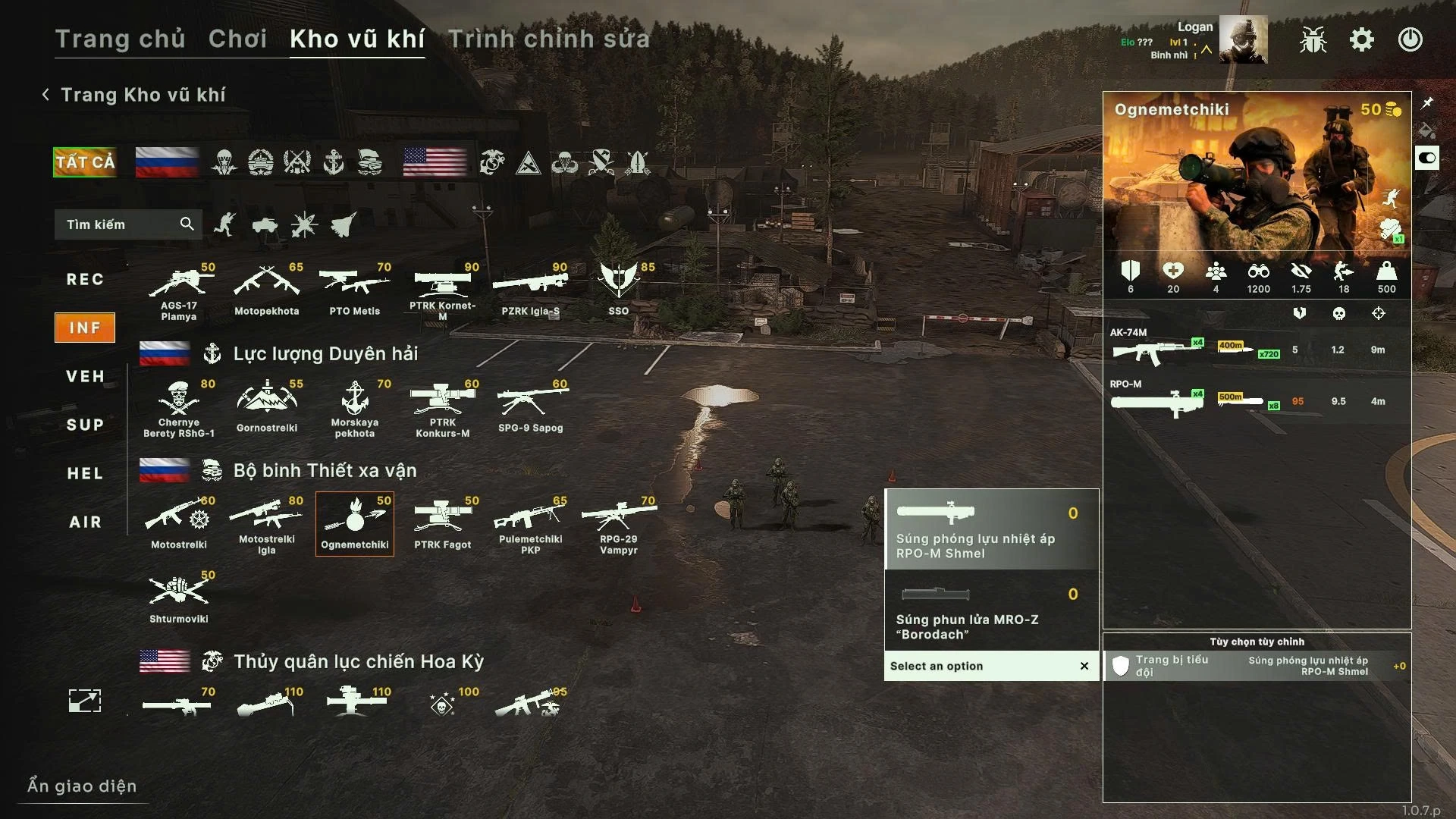
Task: Hide the interface with Ẩn giao diện
Action: point(82,786)
